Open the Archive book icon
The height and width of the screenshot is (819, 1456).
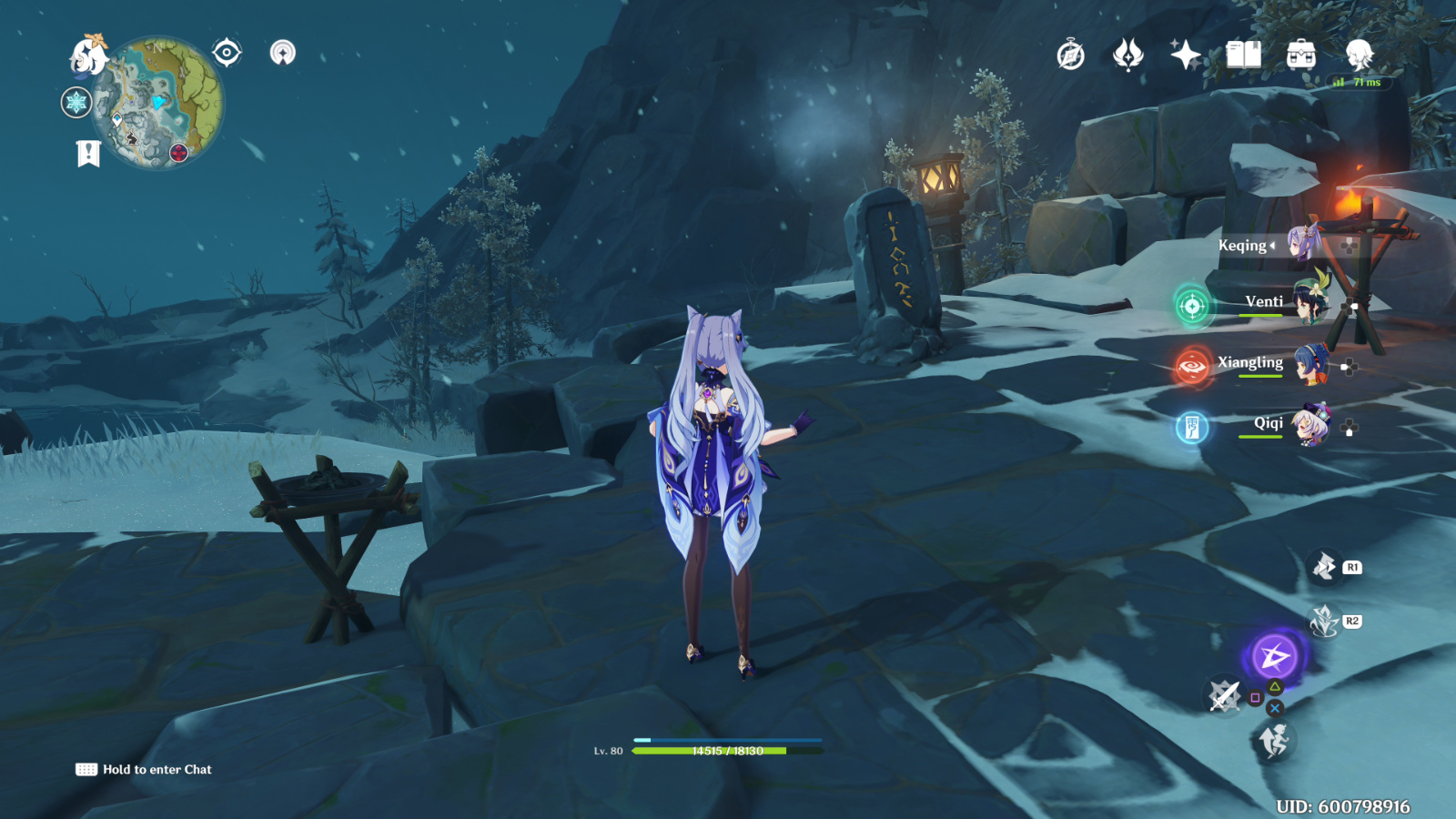point(1243,55)
